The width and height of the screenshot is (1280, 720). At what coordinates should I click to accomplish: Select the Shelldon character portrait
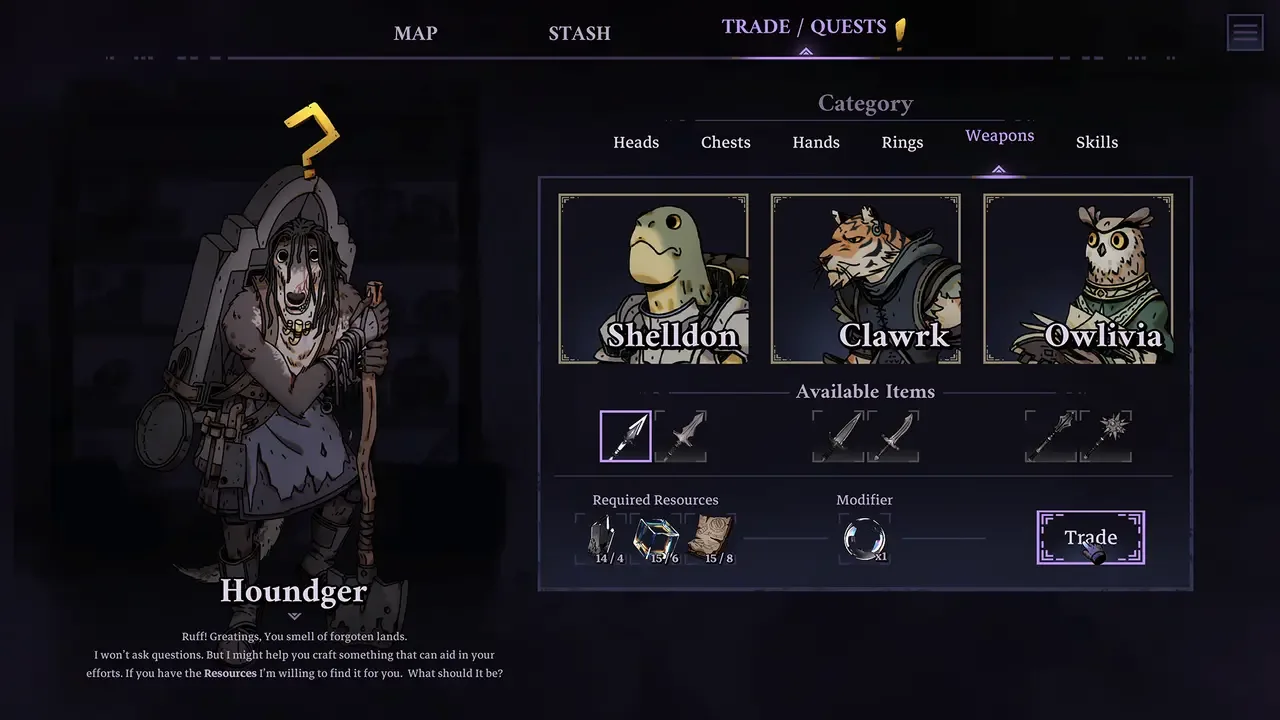(x=654, y=278)
